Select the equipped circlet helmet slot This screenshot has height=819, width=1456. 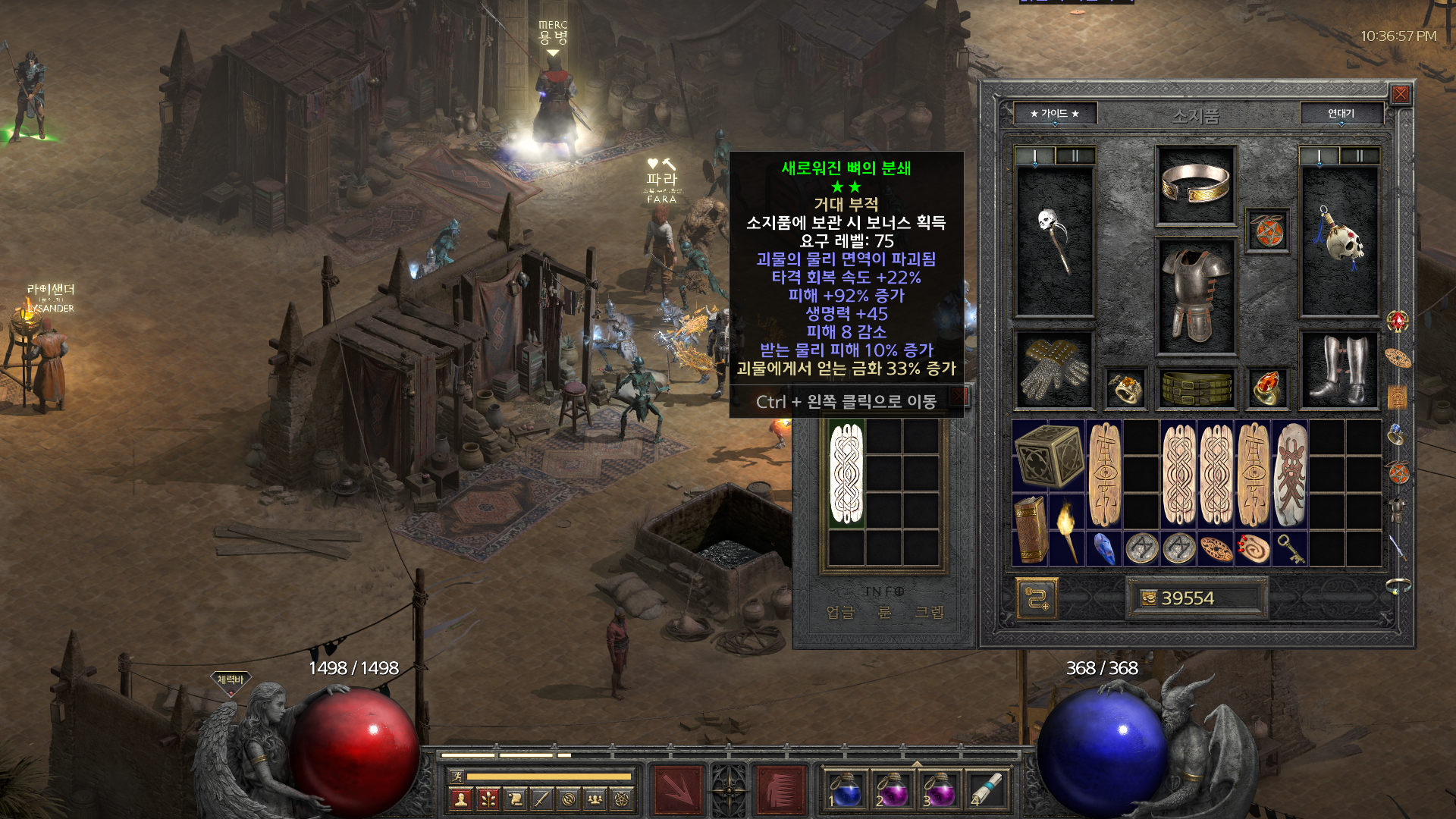(x=1195, y=185)
